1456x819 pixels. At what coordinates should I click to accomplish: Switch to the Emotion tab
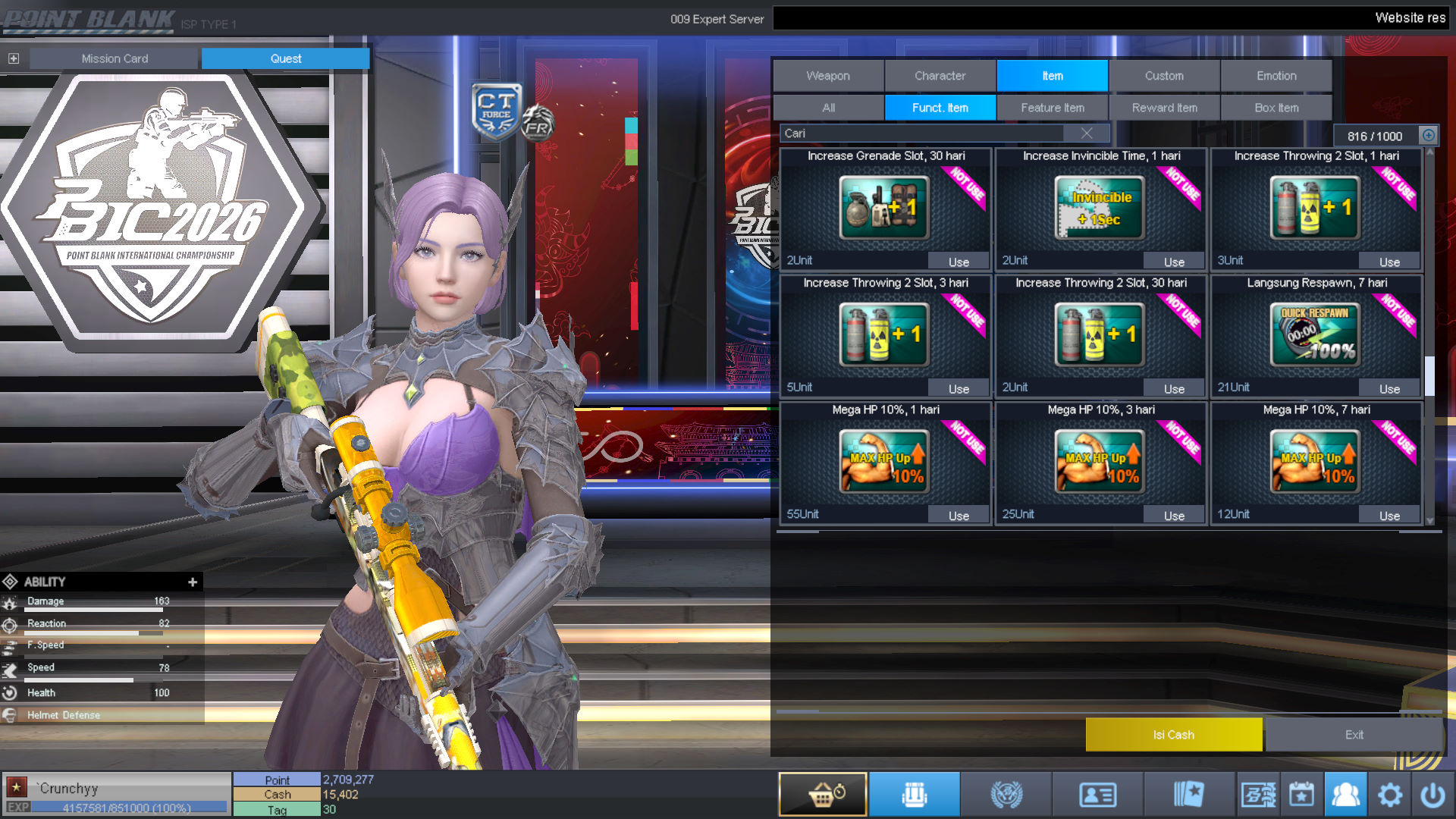(x=1276, y=76)
